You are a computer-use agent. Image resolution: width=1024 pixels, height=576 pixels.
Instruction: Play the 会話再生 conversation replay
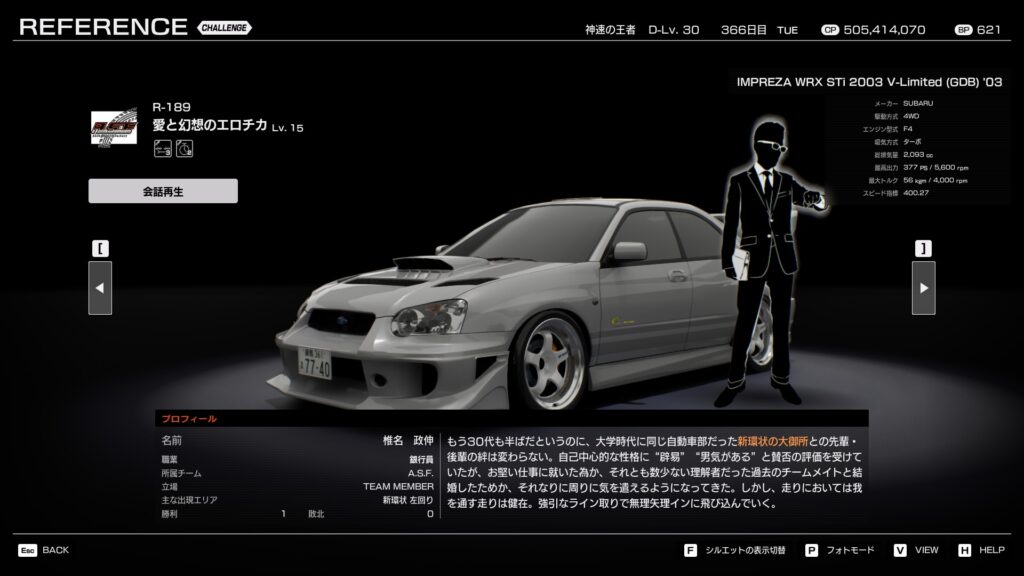coord(163,191)
